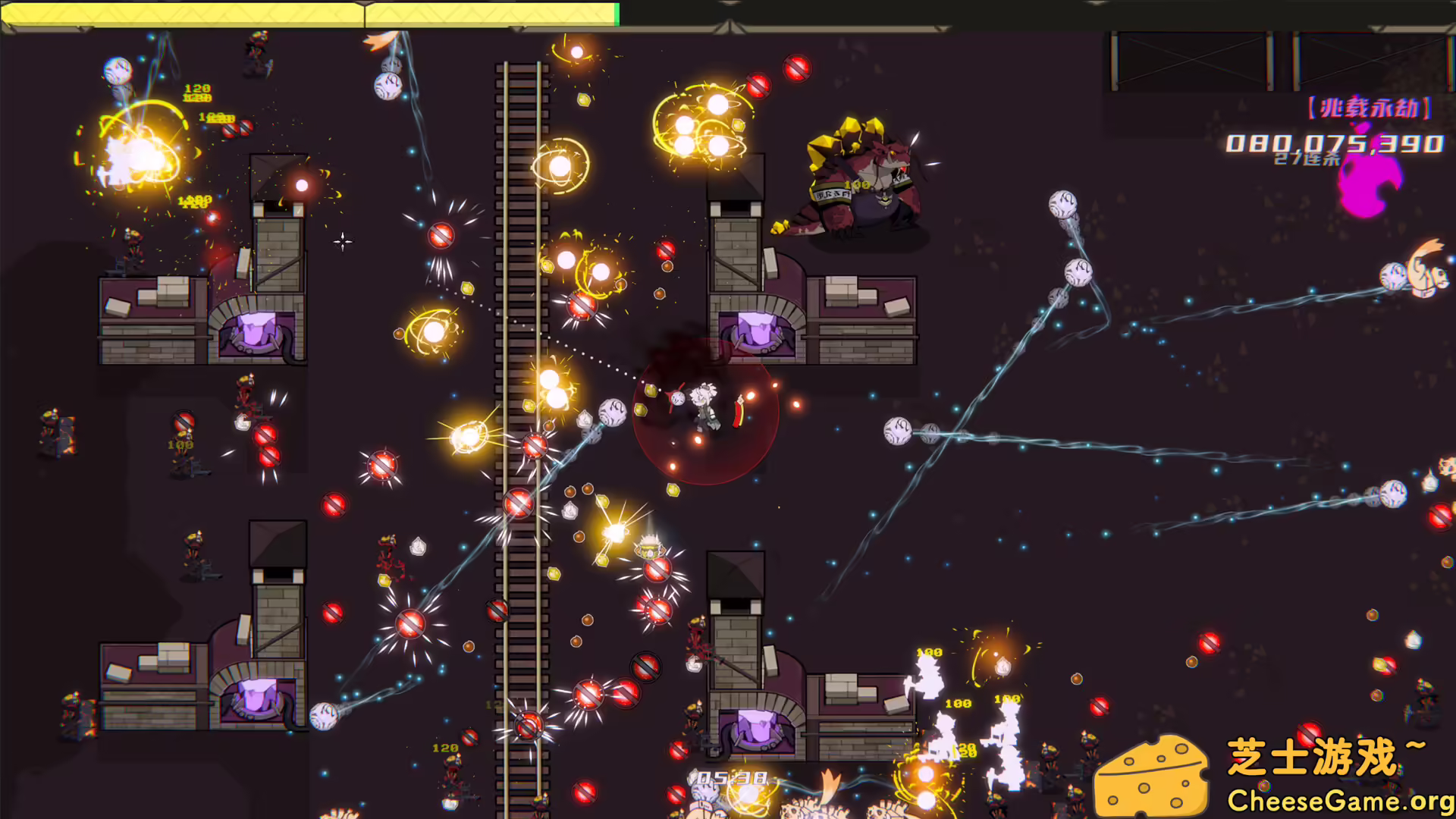1456x819 pixels.
Task: Click the crosshair aiming reticle
Action: pos(341,241)
